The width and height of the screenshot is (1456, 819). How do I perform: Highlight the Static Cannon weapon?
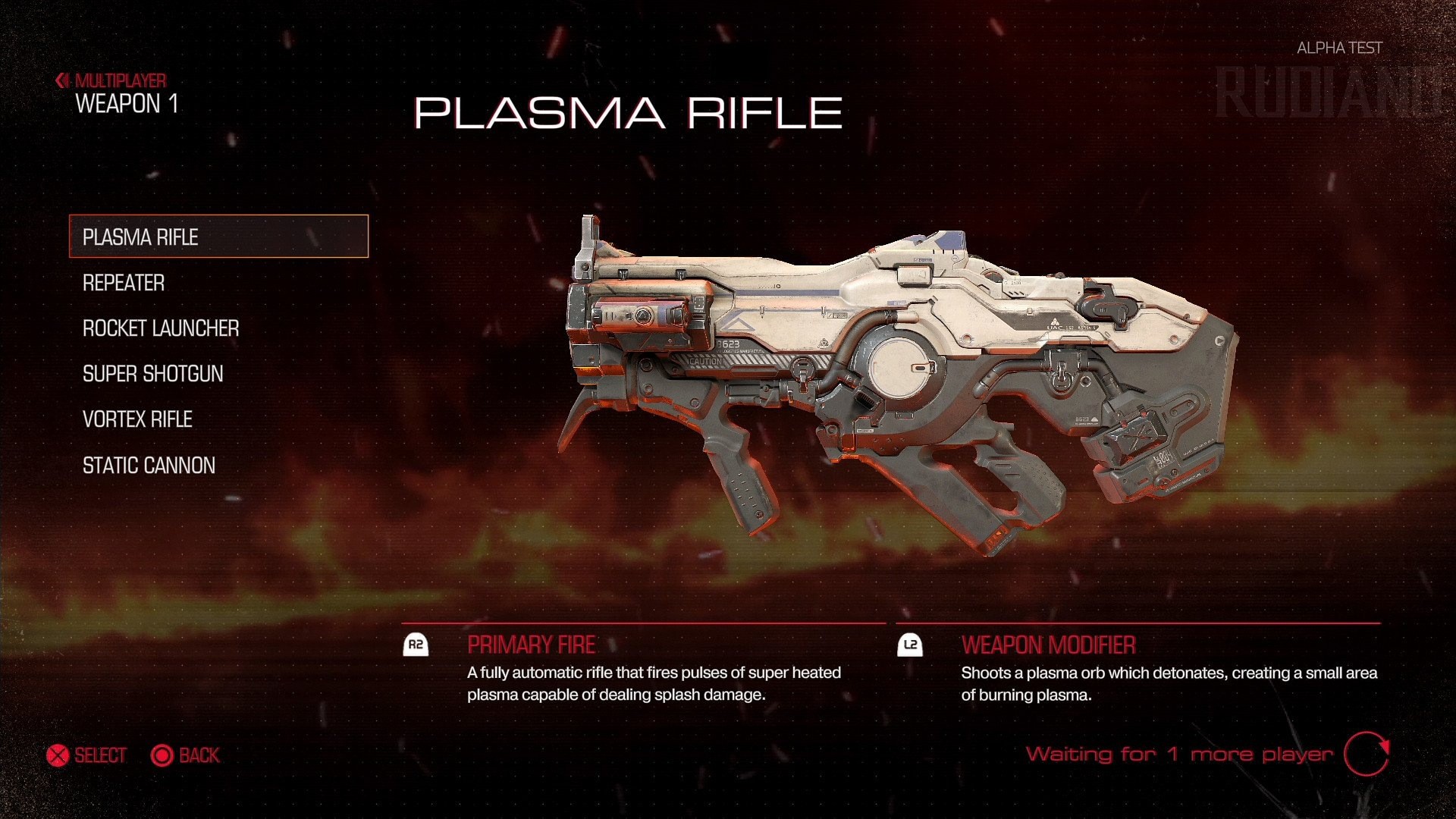point(149,466)
